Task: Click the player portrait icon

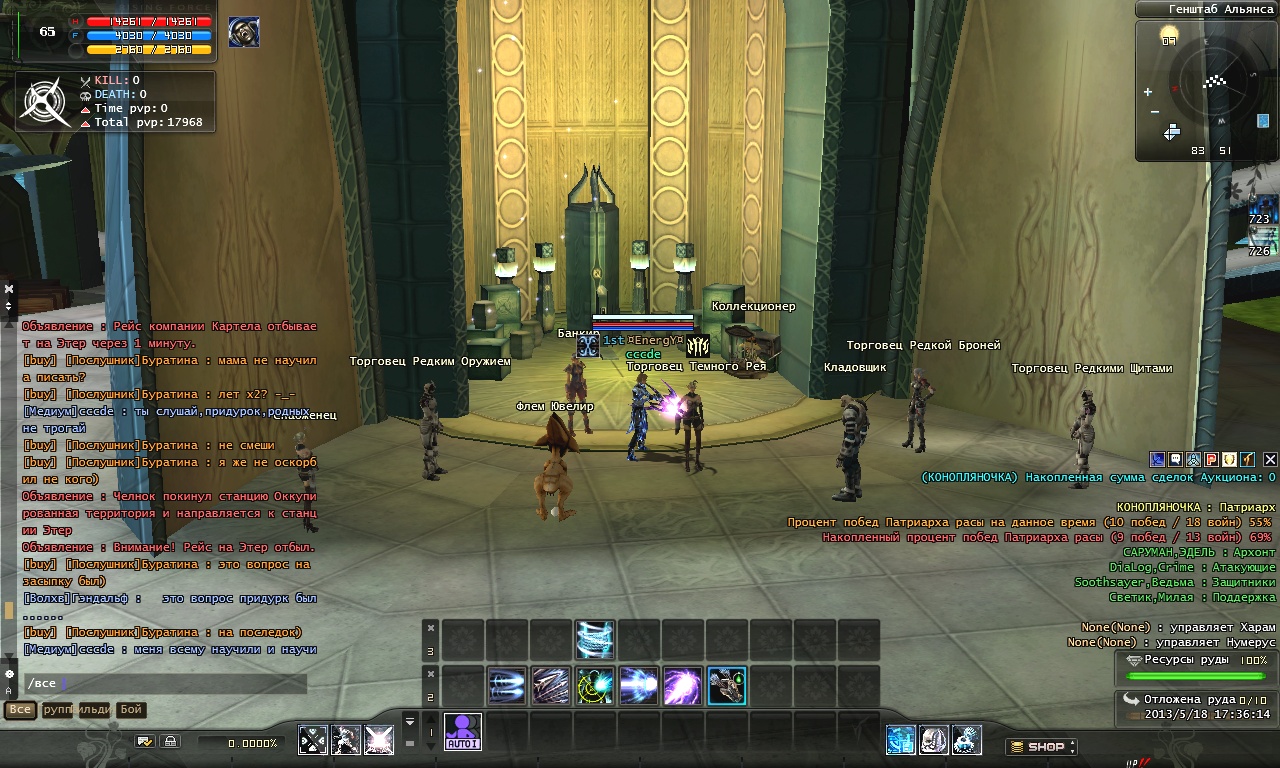Action: (x=243, y=32)
